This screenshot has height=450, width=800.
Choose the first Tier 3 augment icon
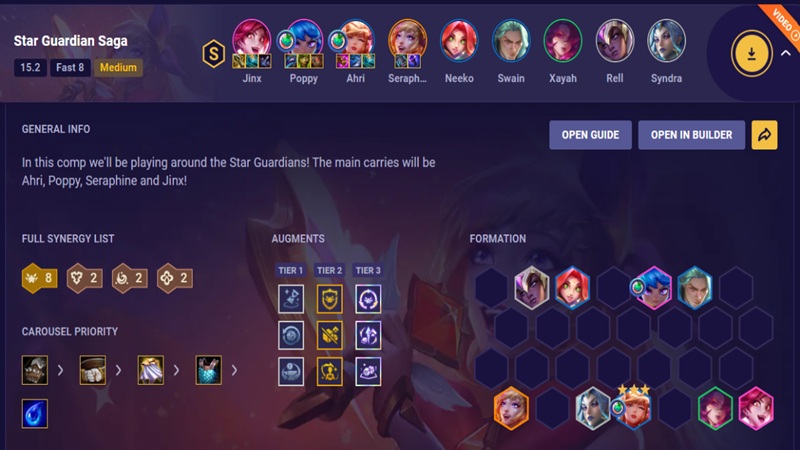368,298
